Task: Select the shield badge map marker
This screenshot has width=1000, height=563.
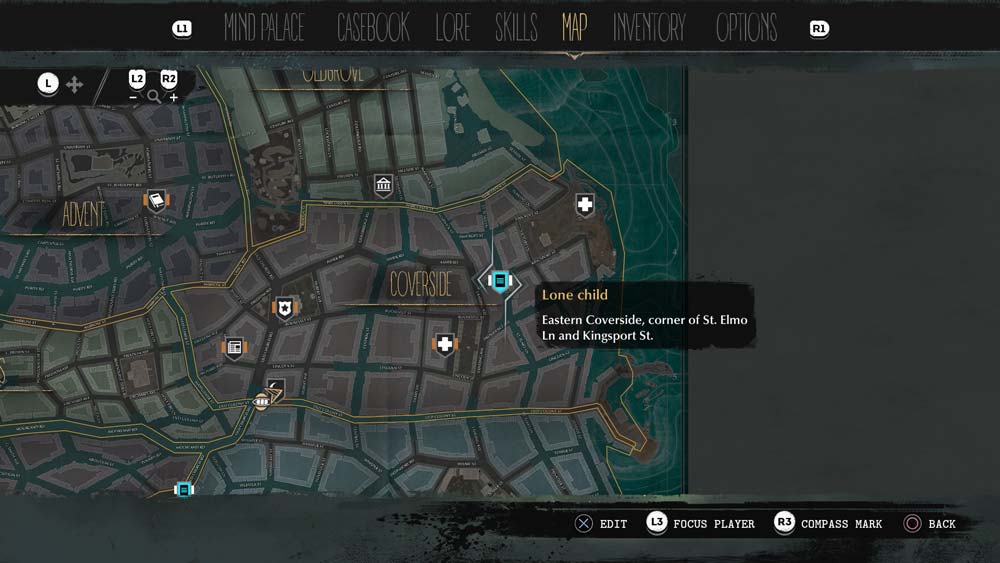Action: pyautogui.click(x=286, y=307)
